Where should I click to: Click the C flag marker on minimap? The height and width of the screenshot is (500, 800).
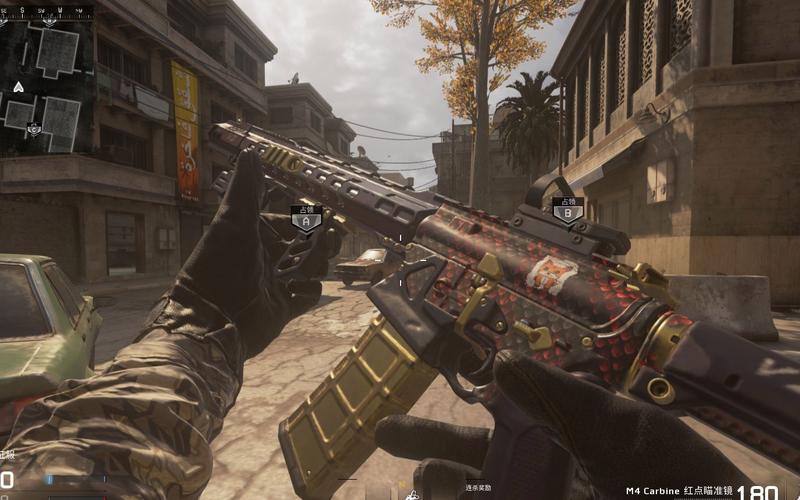pos(34,128)
